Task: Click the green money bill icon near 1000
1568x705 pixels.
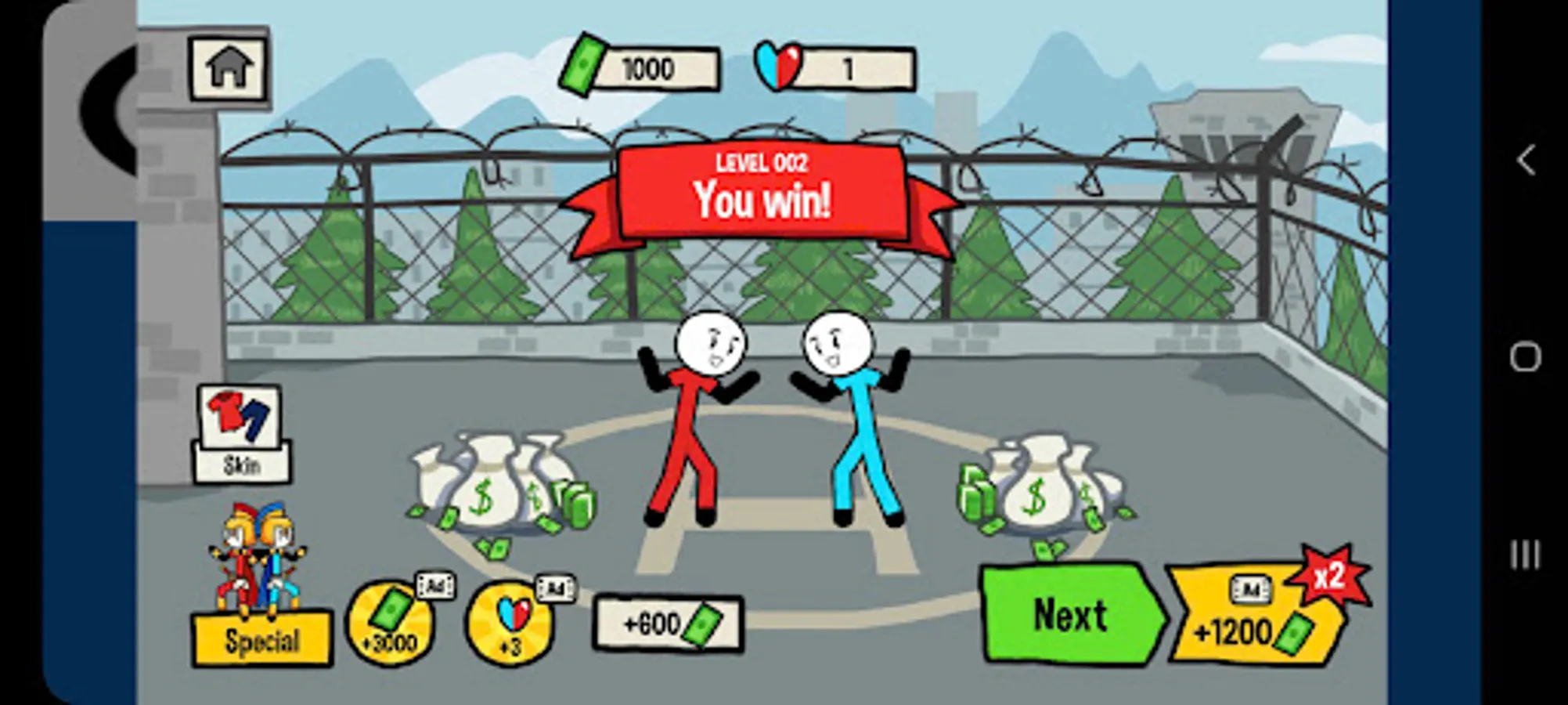Action: tap(585, 67)
